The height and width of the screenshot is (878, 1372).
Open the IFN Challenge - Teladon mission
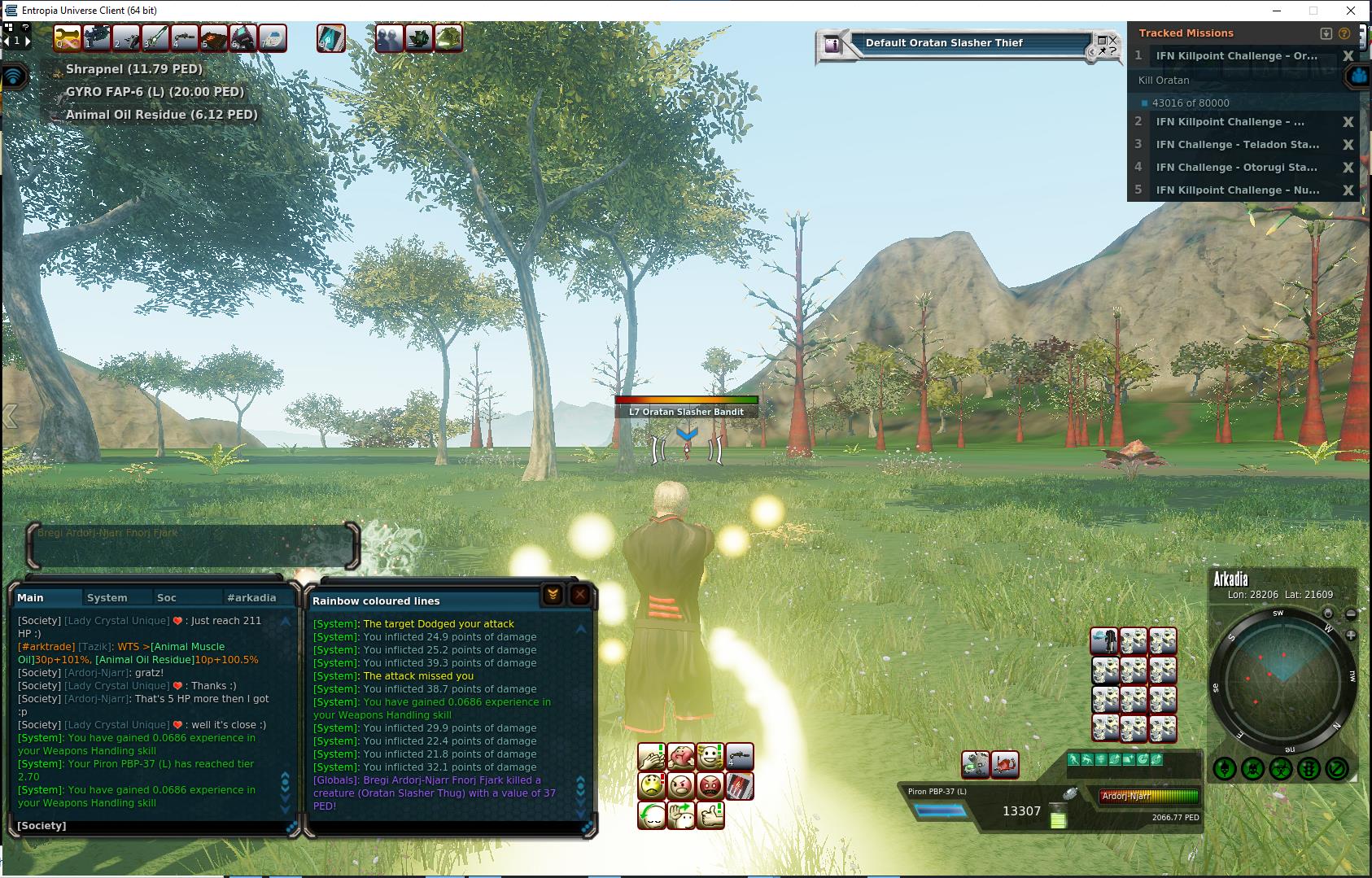[x=1237, y=145]
